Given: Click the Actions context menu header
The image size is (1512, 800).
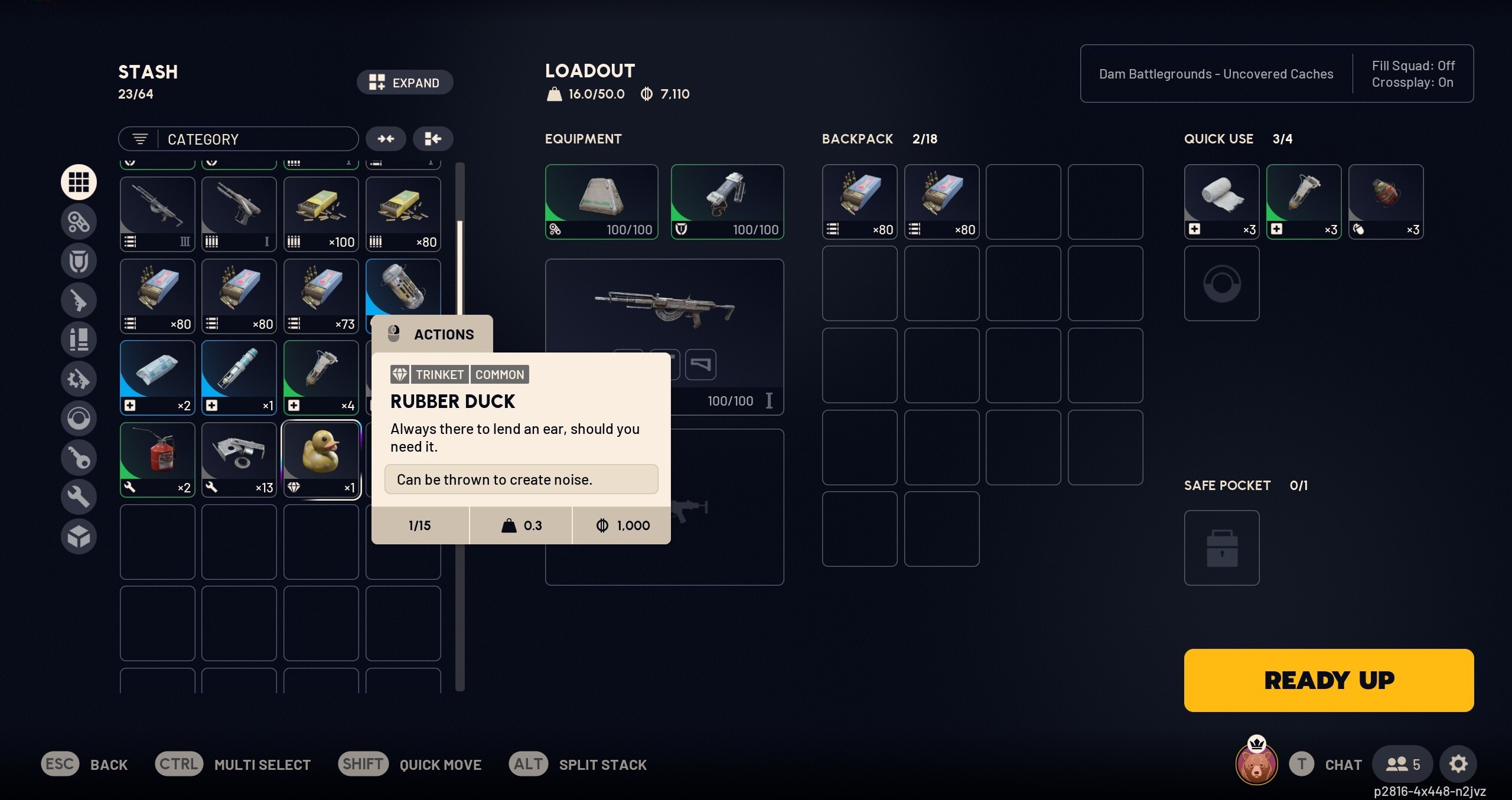Looking at the screenshot, I should pyautogui.click(x=433, y=334).
